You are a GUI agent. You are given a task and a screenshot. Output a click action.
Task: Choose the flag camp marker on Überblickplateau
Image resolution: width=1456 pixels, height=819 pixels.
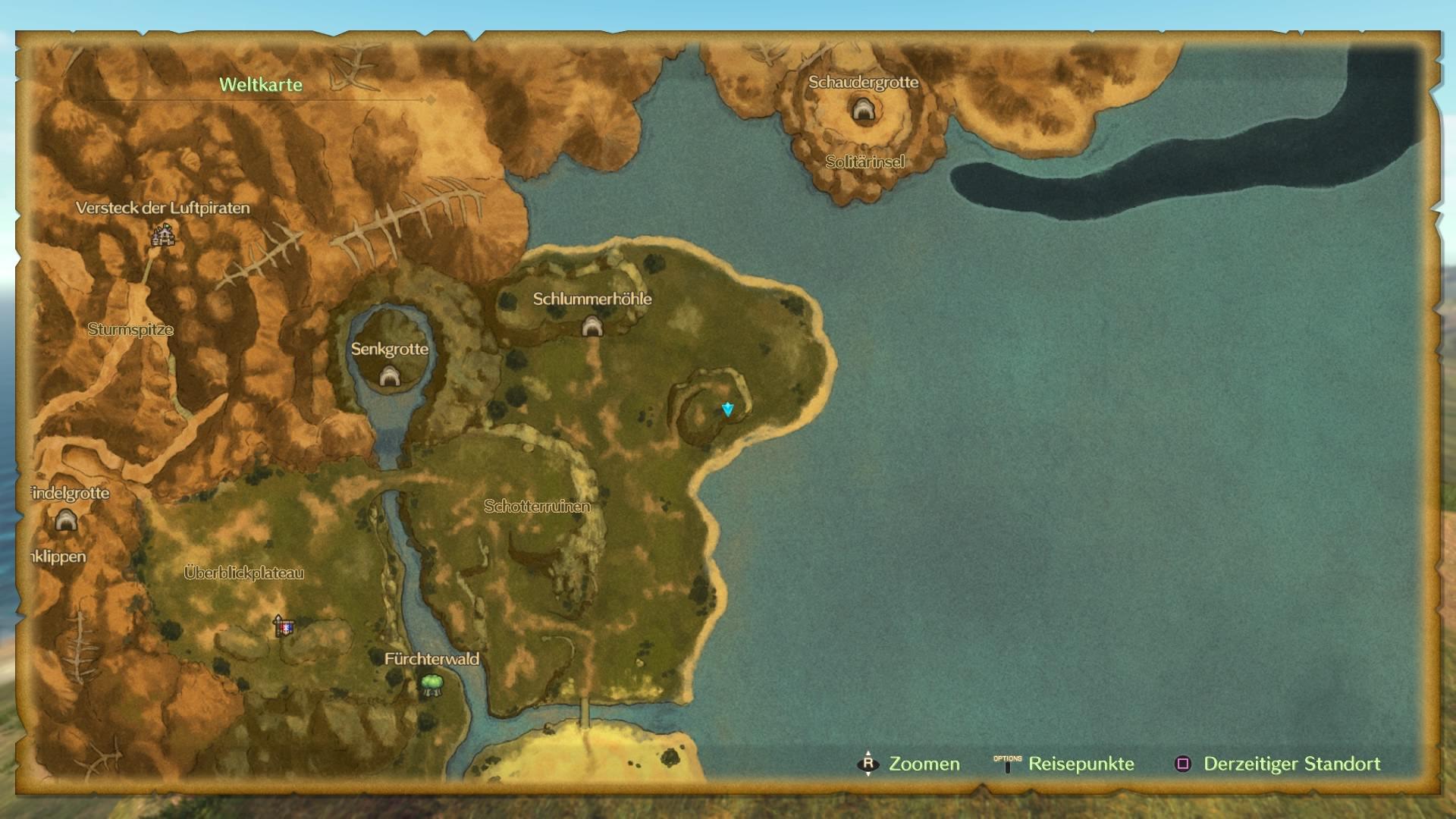pyautogui.click(x=283, y=626)
